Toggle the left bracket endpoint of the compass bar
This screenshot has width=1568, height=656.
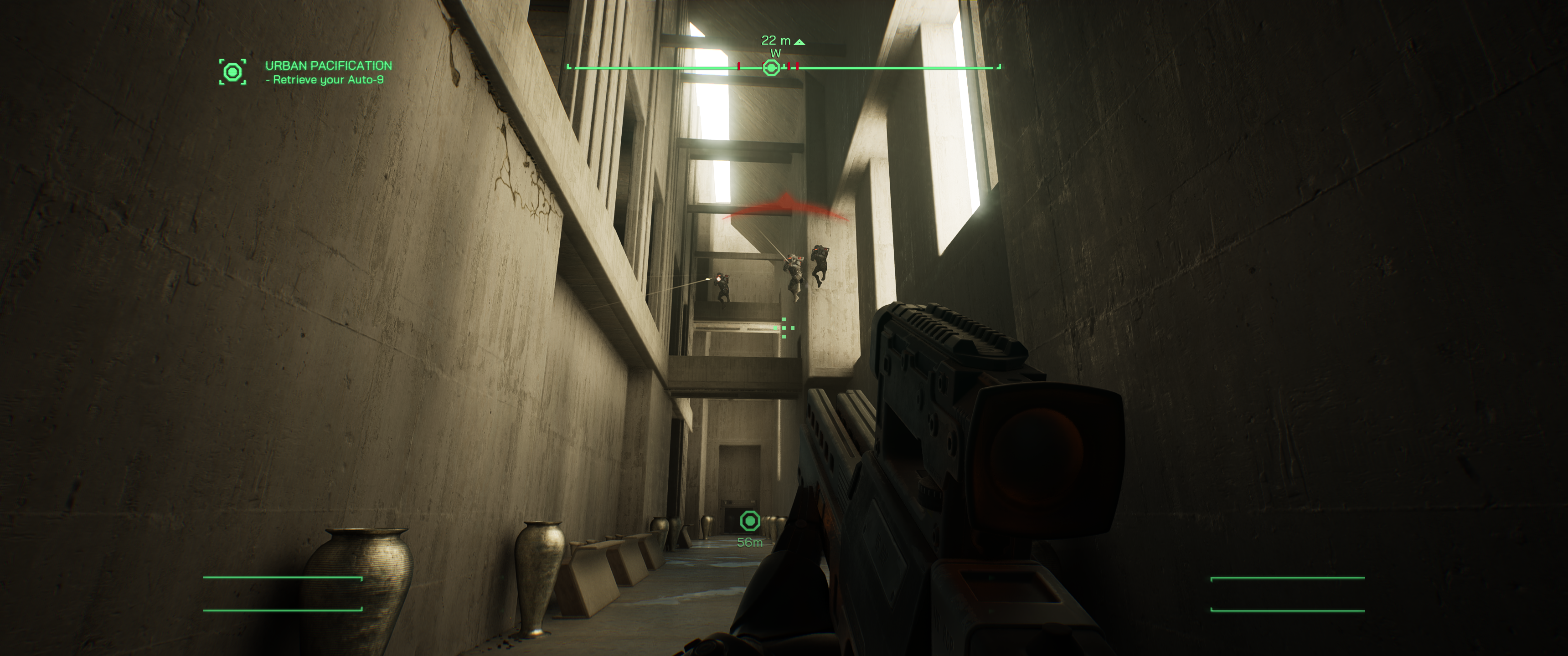(x=568, y=67)
